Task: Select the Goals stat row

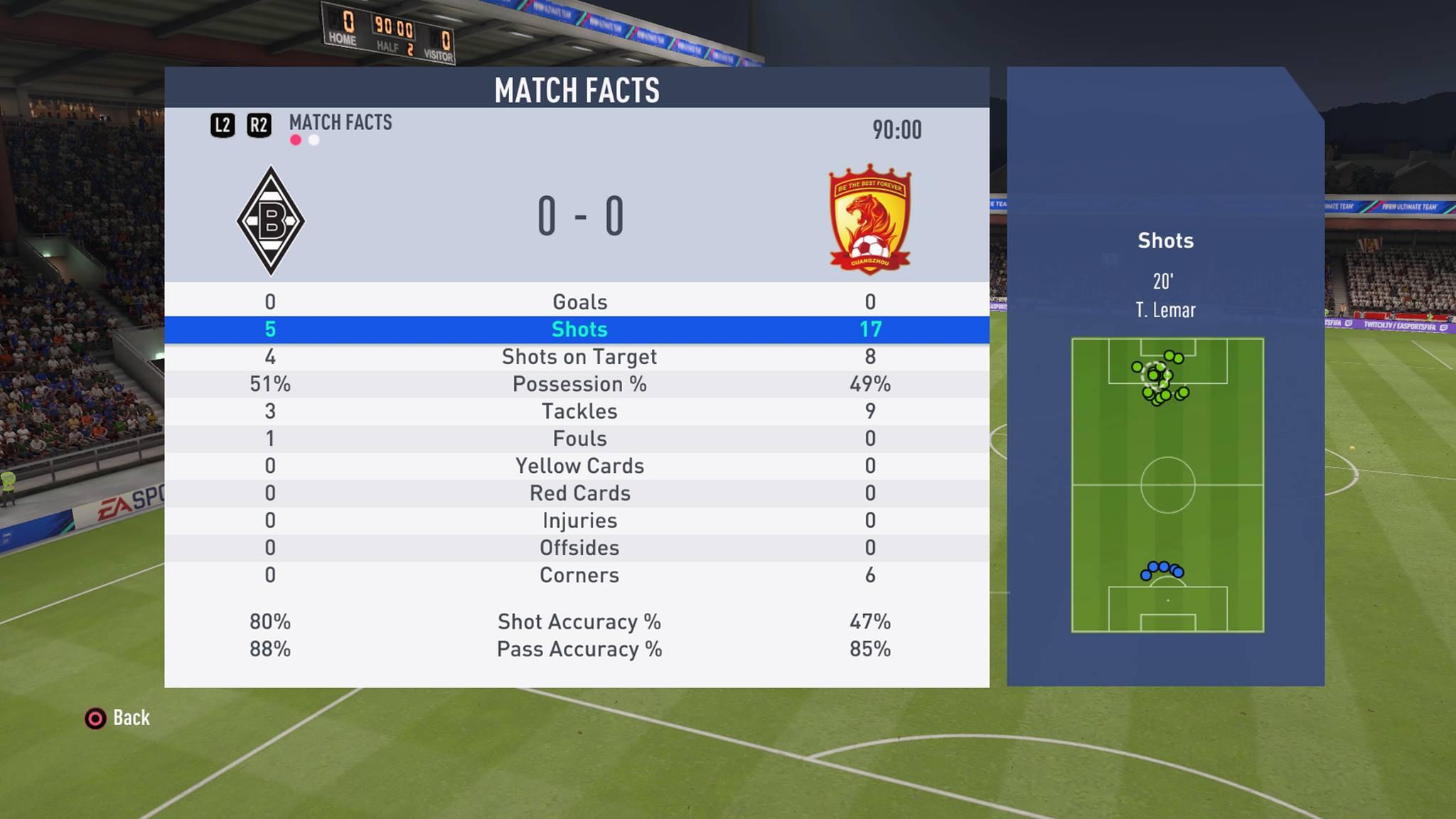Action: (x=579, y=302)
